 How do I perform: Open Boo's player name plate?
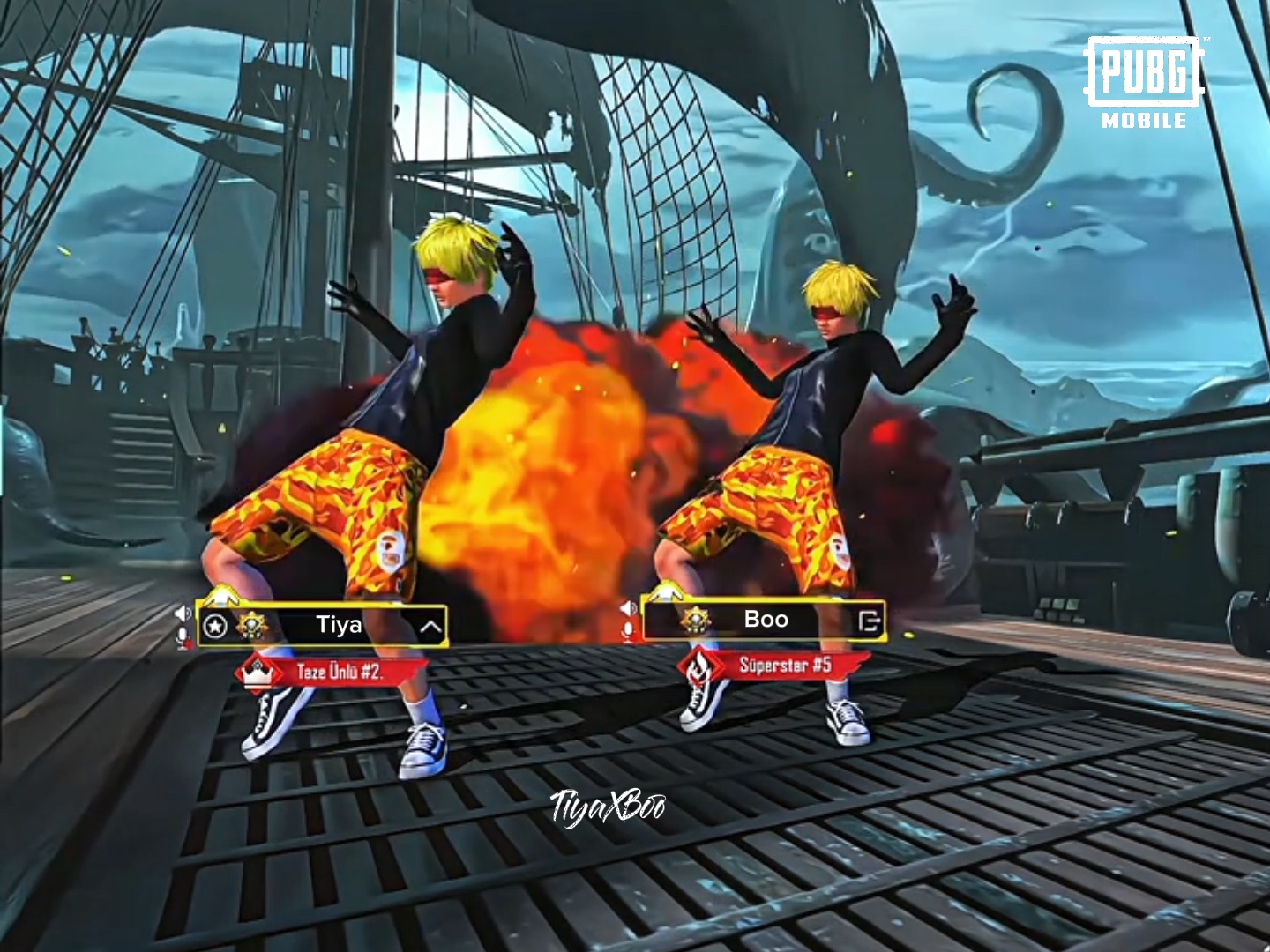click(766, 620)
